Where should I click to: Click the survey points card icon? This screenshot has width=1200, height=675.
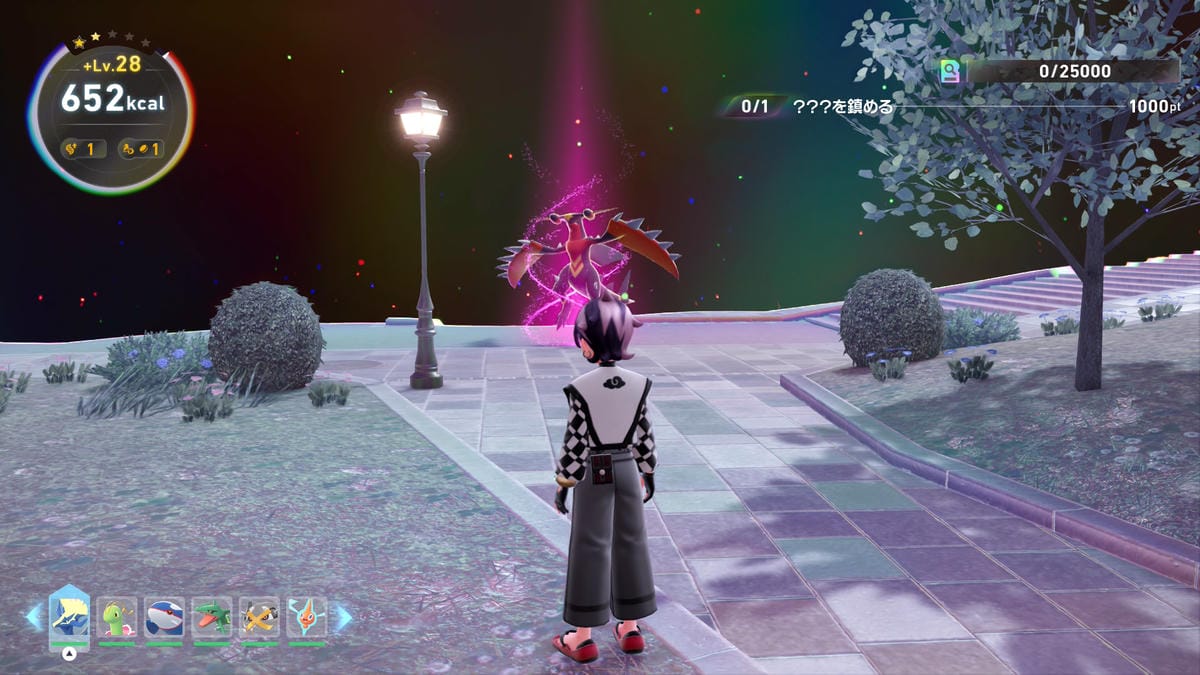(950, 71)
